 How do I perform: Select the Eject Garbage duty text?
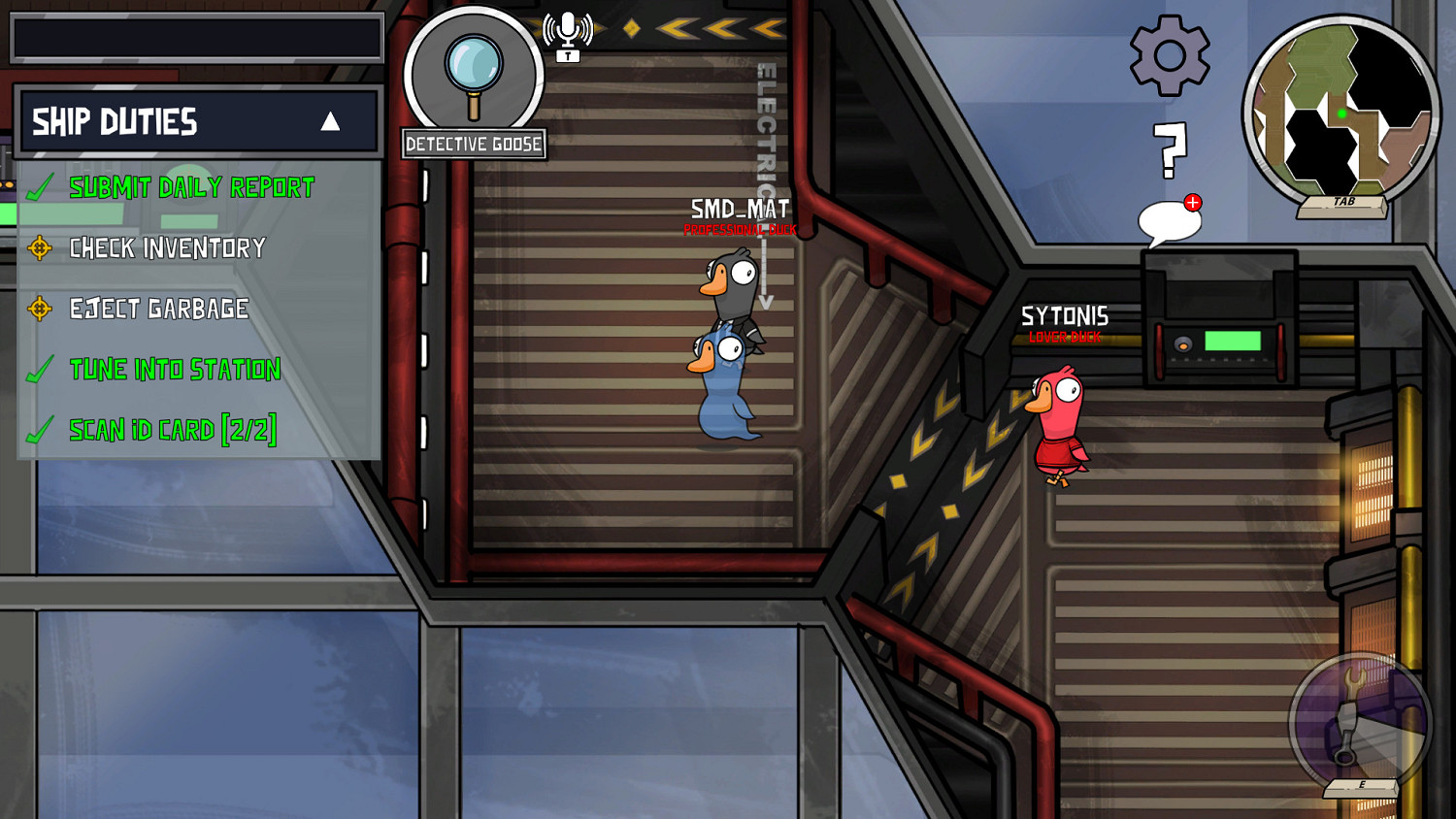(157, 310)
